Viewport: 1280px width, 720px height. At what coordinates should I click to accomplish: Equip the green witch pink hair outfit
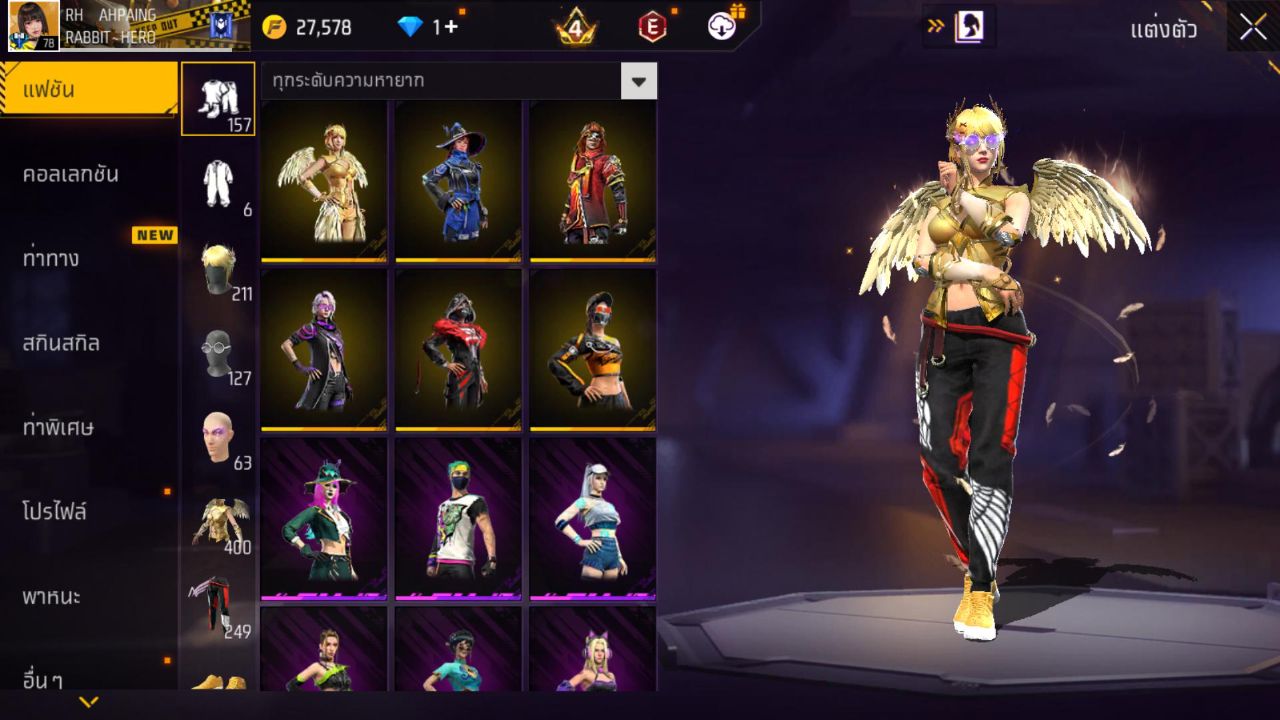click(323, 519)
